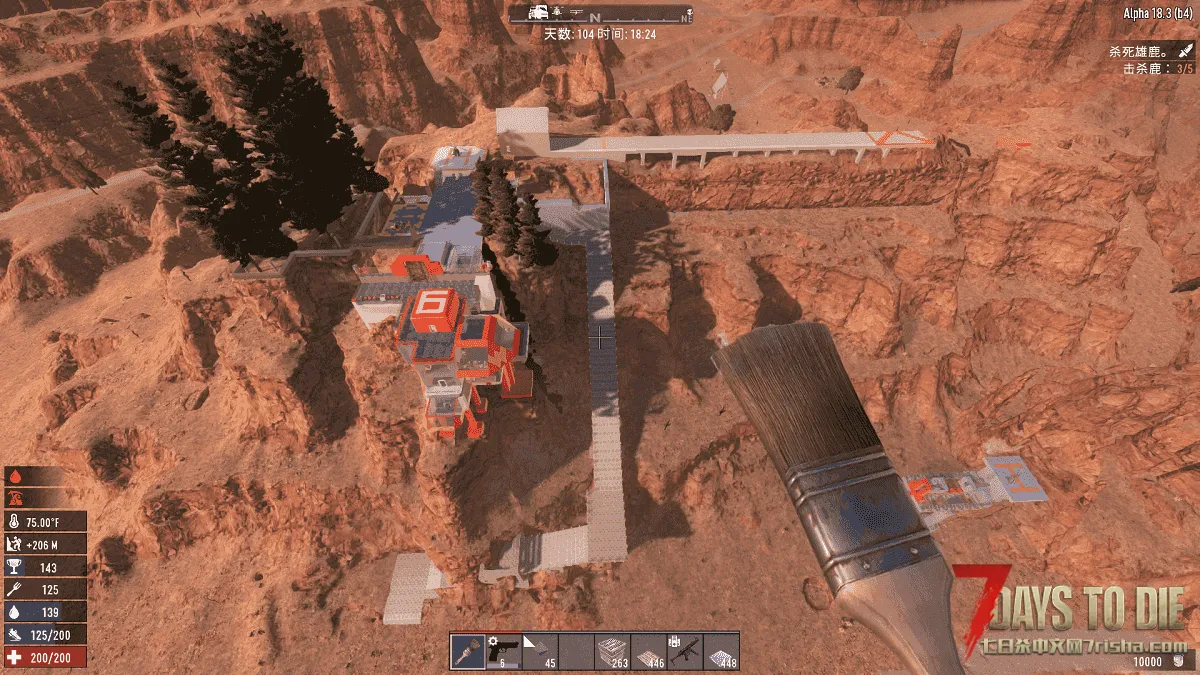1200x675 pixels.
Task: Equip the submachine gun hotbar slot
Action: tap(685, 651)
